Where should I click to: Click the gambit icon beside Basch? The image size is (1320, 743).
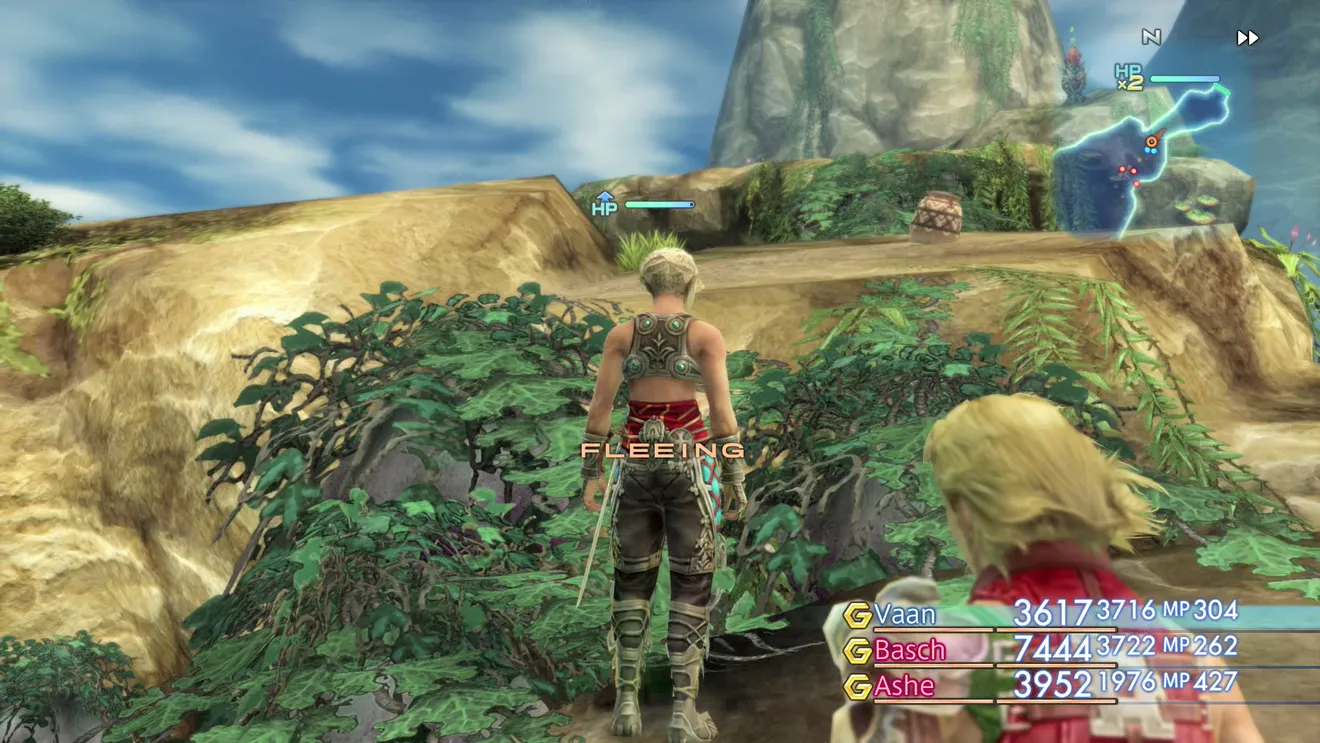[x=857, y=651]
